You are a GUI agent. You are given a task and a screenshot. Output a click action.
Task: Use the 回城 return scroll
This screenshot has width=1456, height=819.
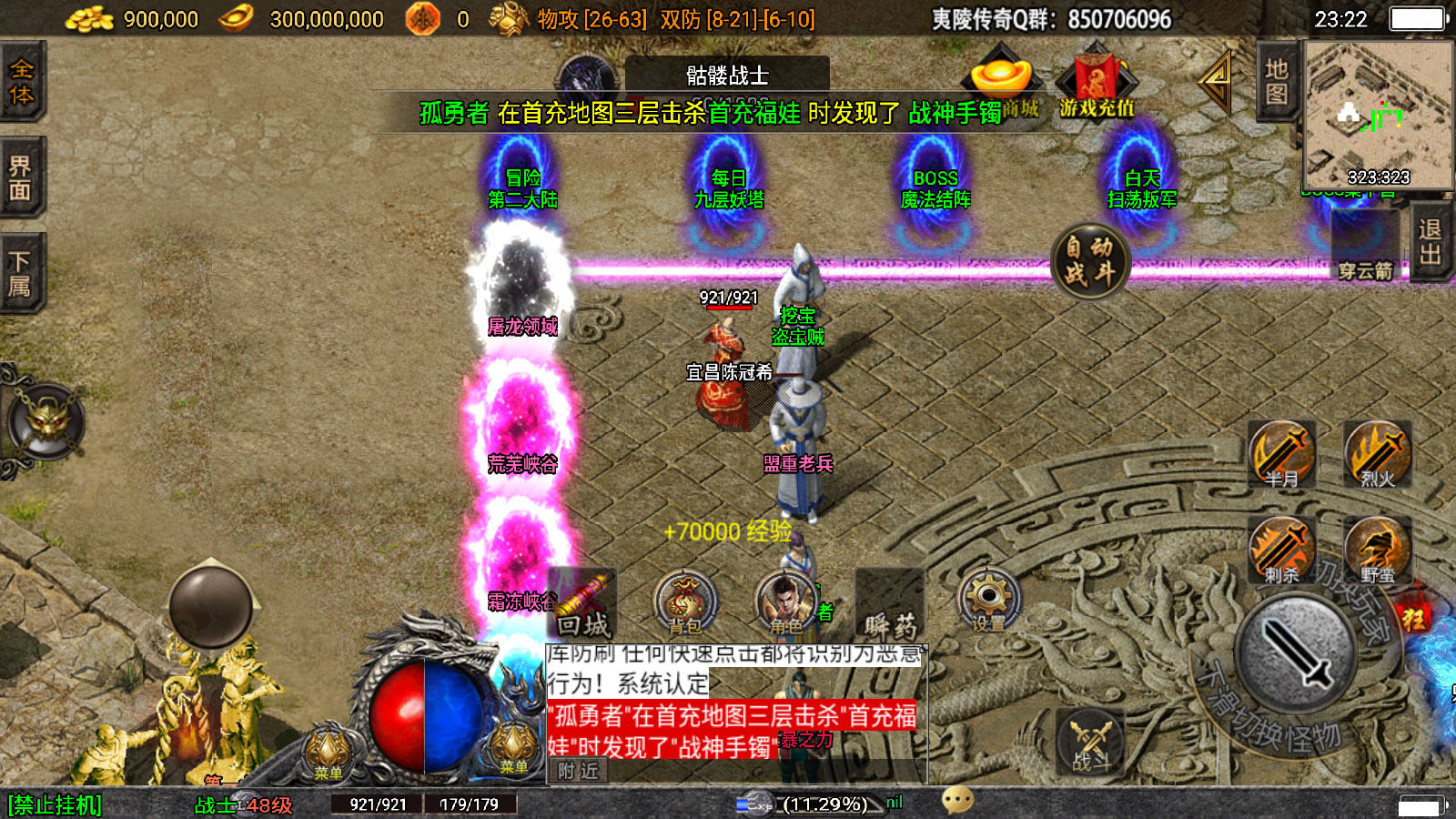click(x=583, y=604)
